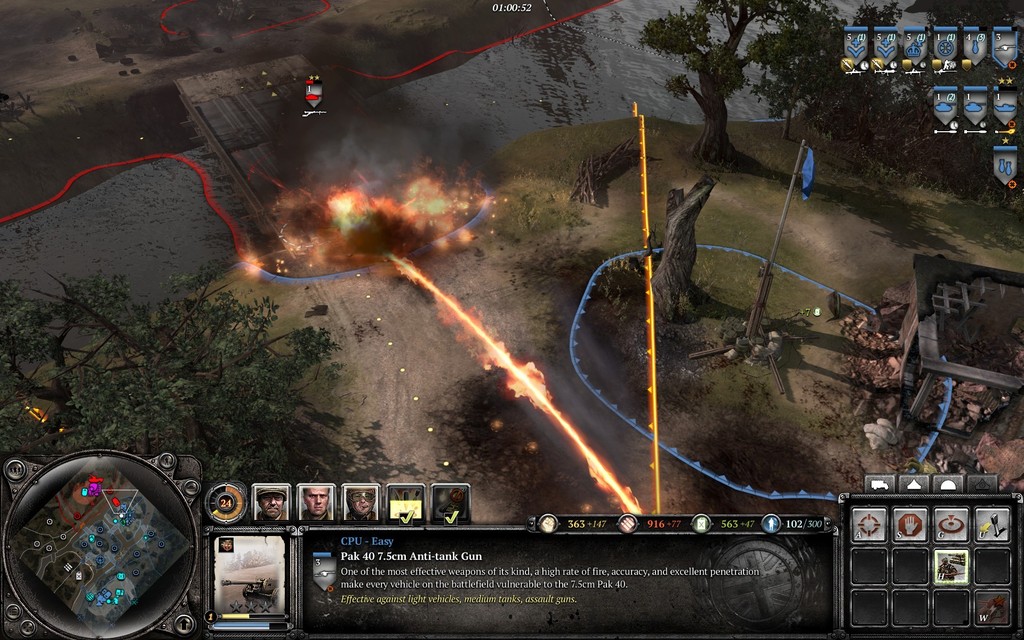Select the bare-headed second commander portrait

click(x=316, y=502)
